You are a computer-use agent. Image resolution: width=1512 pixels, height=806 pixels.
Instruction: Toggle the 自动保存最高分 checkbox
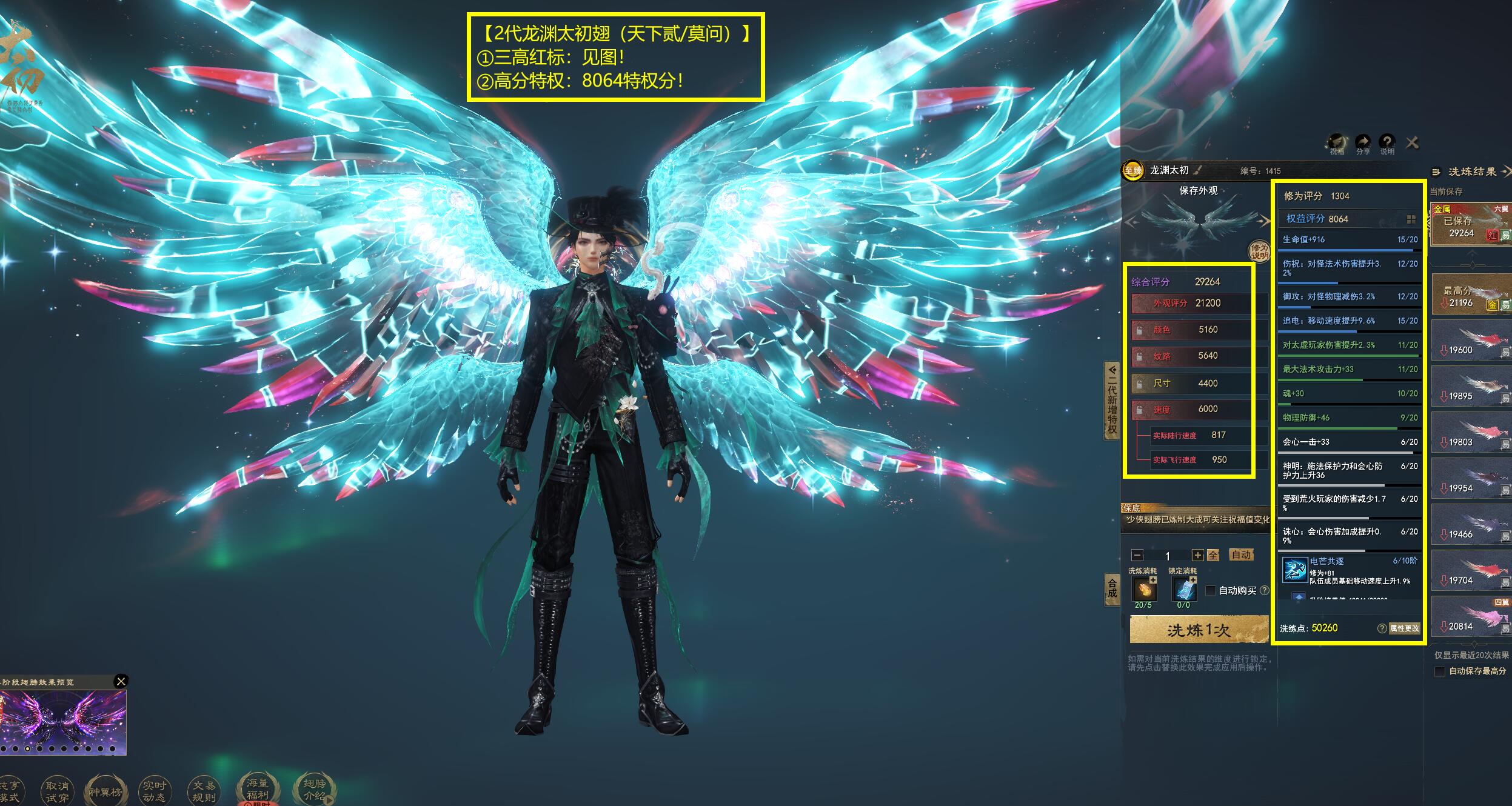(1440, 671)
